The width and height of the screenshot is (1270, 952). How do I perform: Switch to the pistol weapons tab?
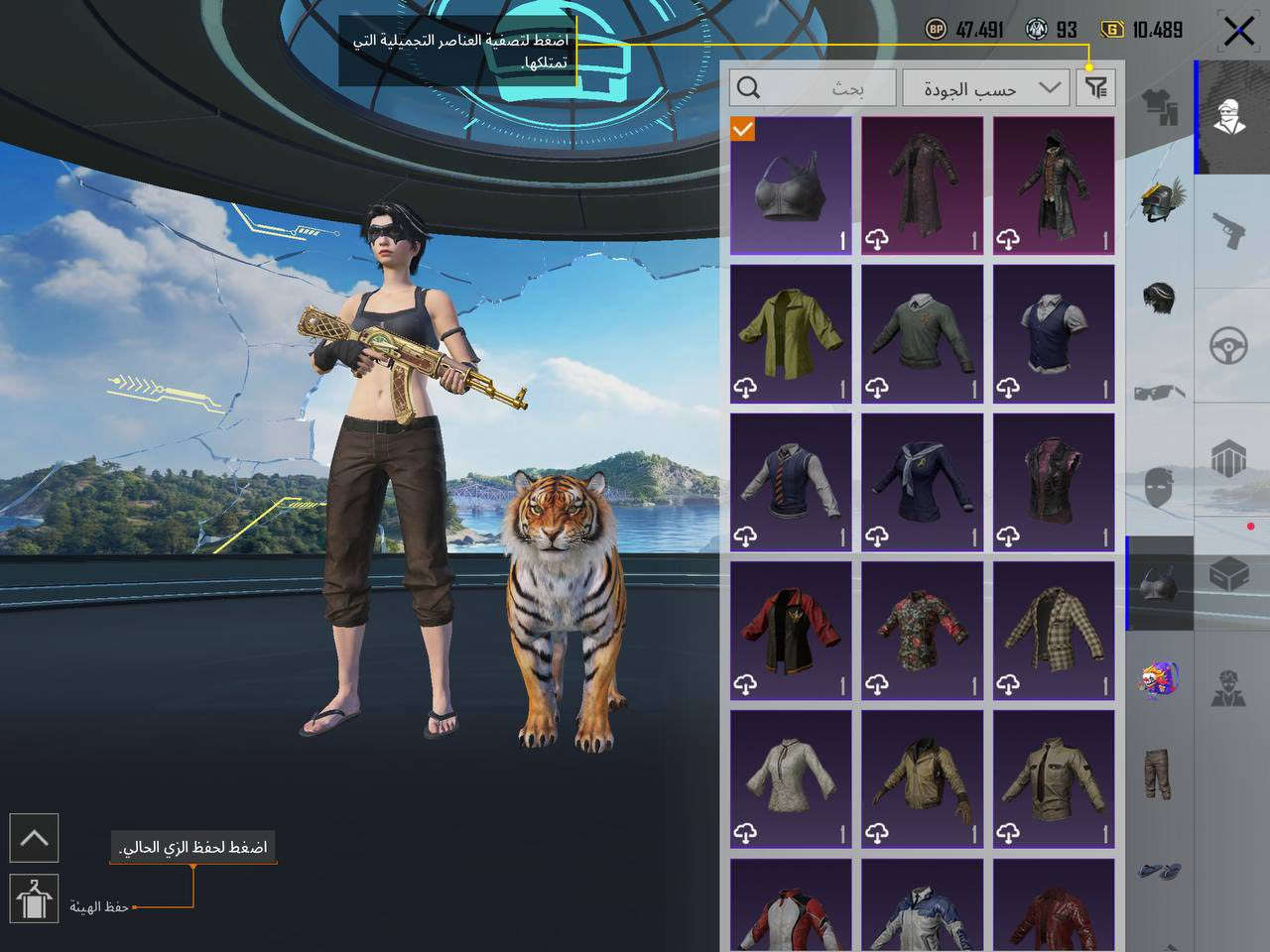click(1232, 231)
